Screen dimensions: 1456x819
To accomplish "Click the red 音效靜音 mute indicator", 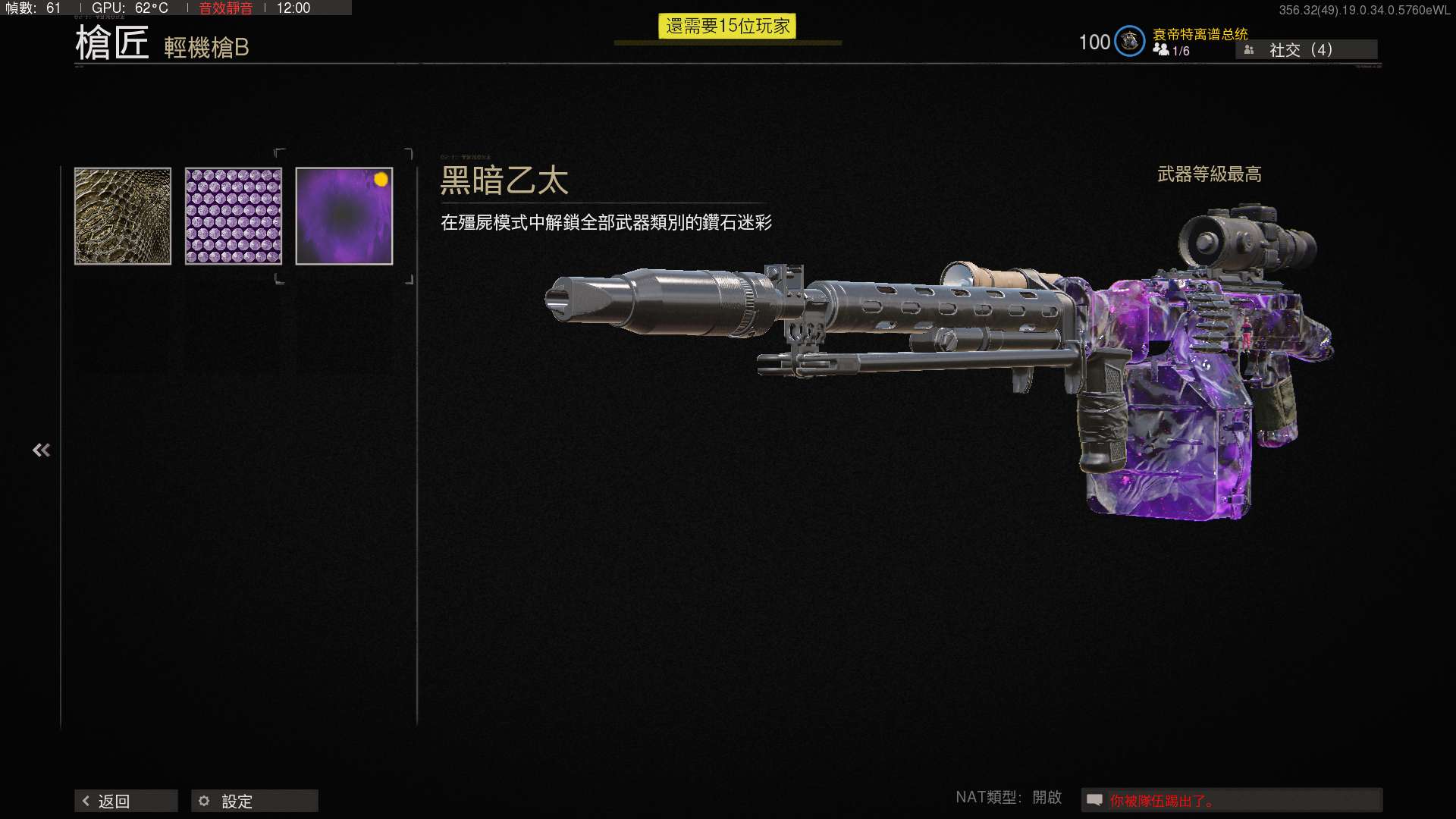I will coord(225,9).
